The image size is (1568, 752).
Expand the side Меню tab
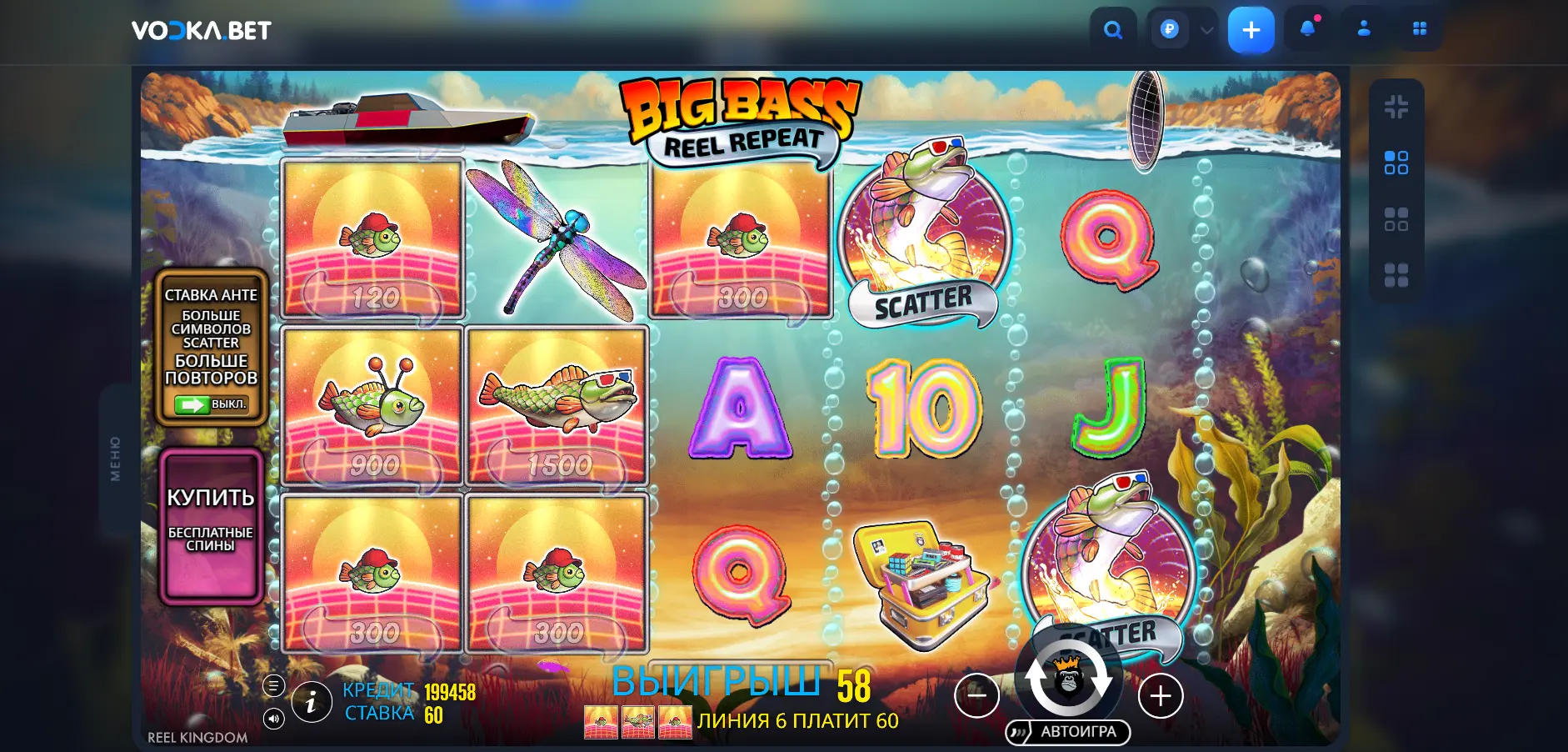(115, 459)
